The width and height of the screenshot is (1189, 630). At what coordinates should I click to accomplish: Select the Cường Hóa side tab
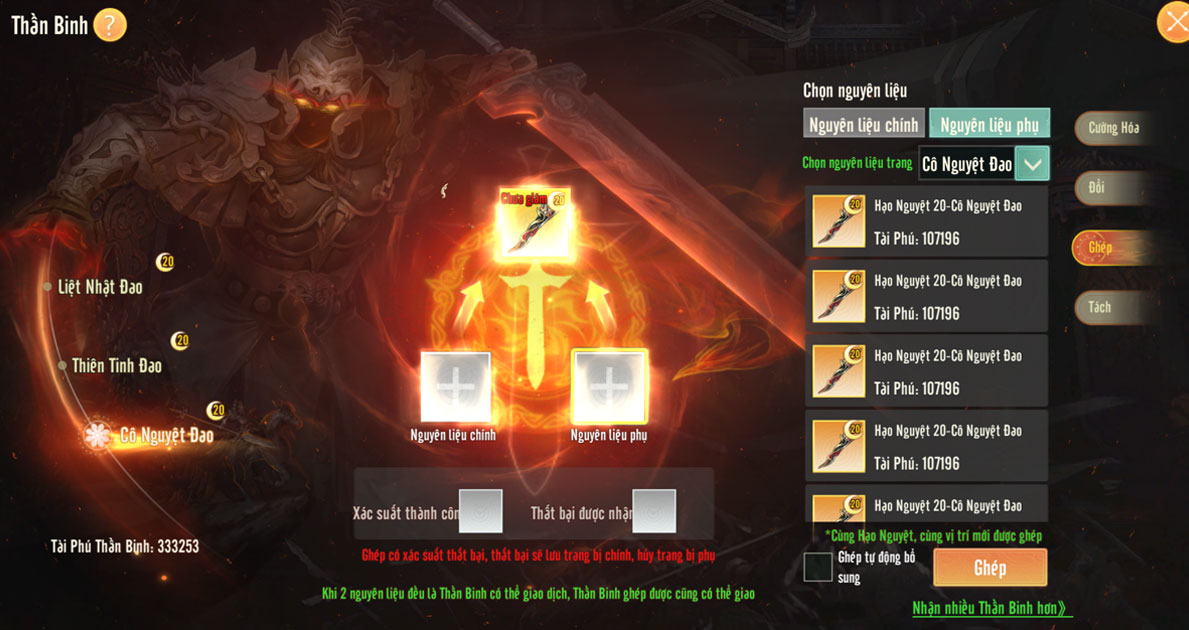[x=1113, y=128]
